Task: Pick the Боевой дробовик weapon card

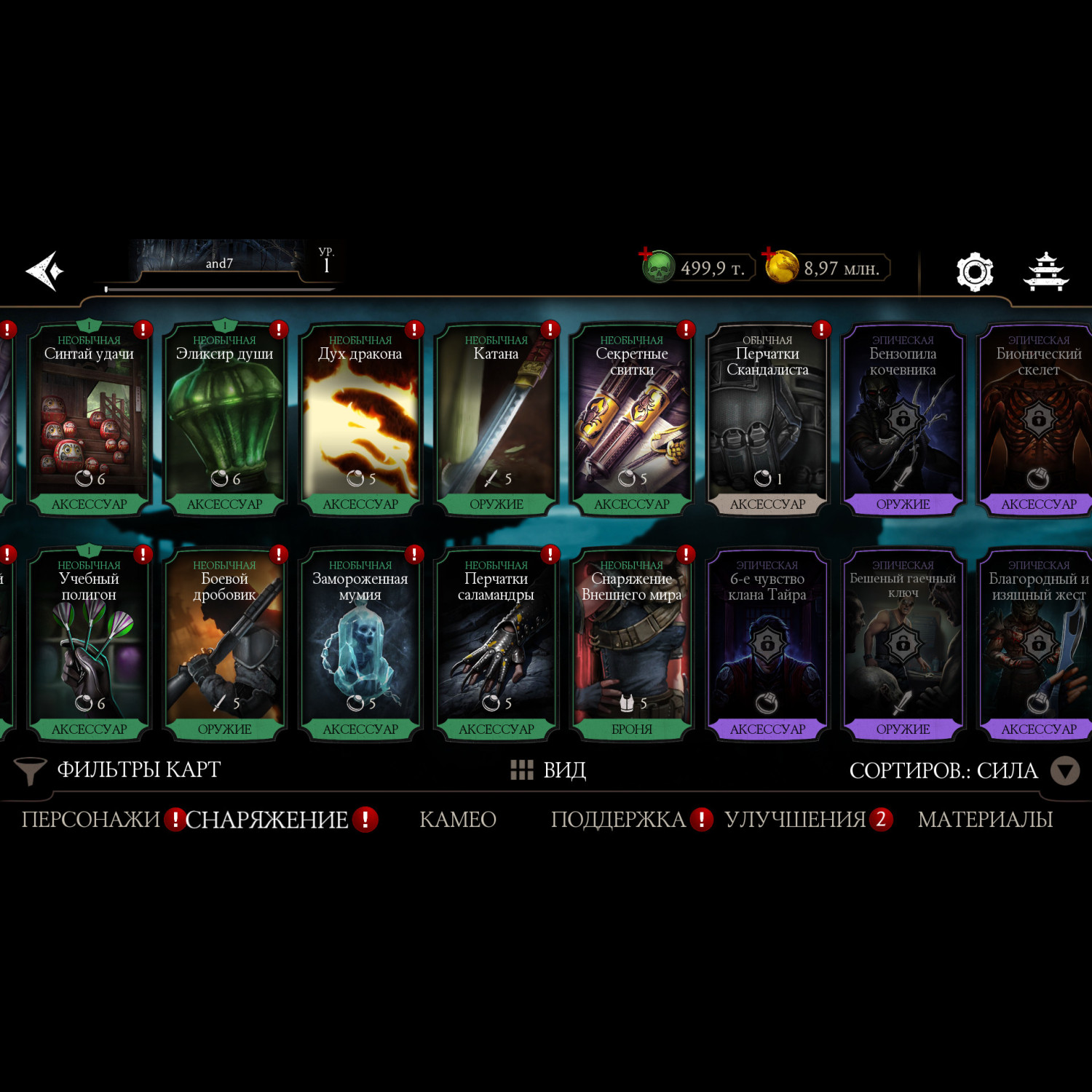Action: pyautogui.click(x=224, y=645)
